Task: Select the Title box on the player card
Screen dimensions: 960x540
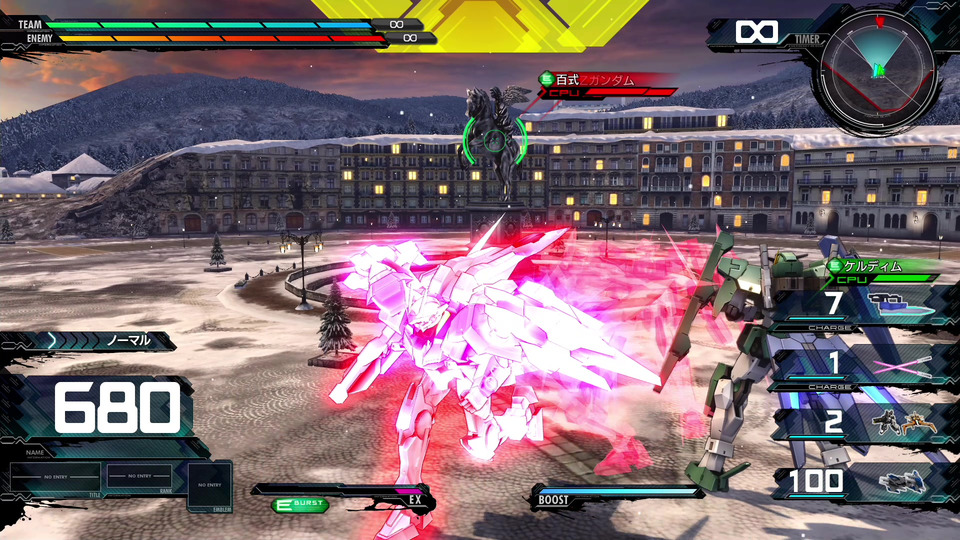Action: pos(55,479)
